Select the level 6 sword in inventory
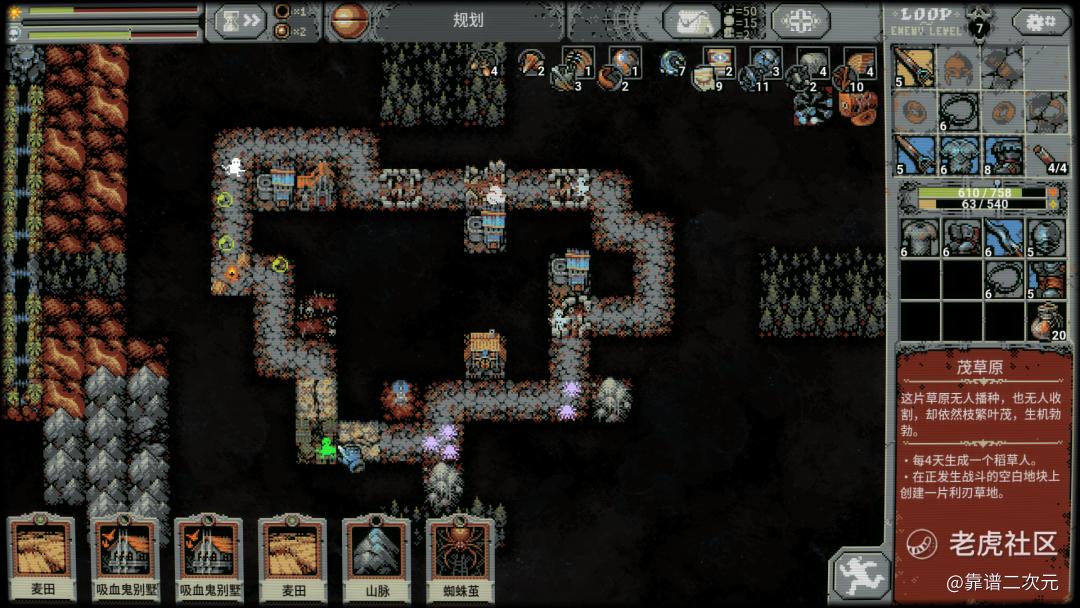This screenshot has width=1080, height=608. (x=1003, y=238)
